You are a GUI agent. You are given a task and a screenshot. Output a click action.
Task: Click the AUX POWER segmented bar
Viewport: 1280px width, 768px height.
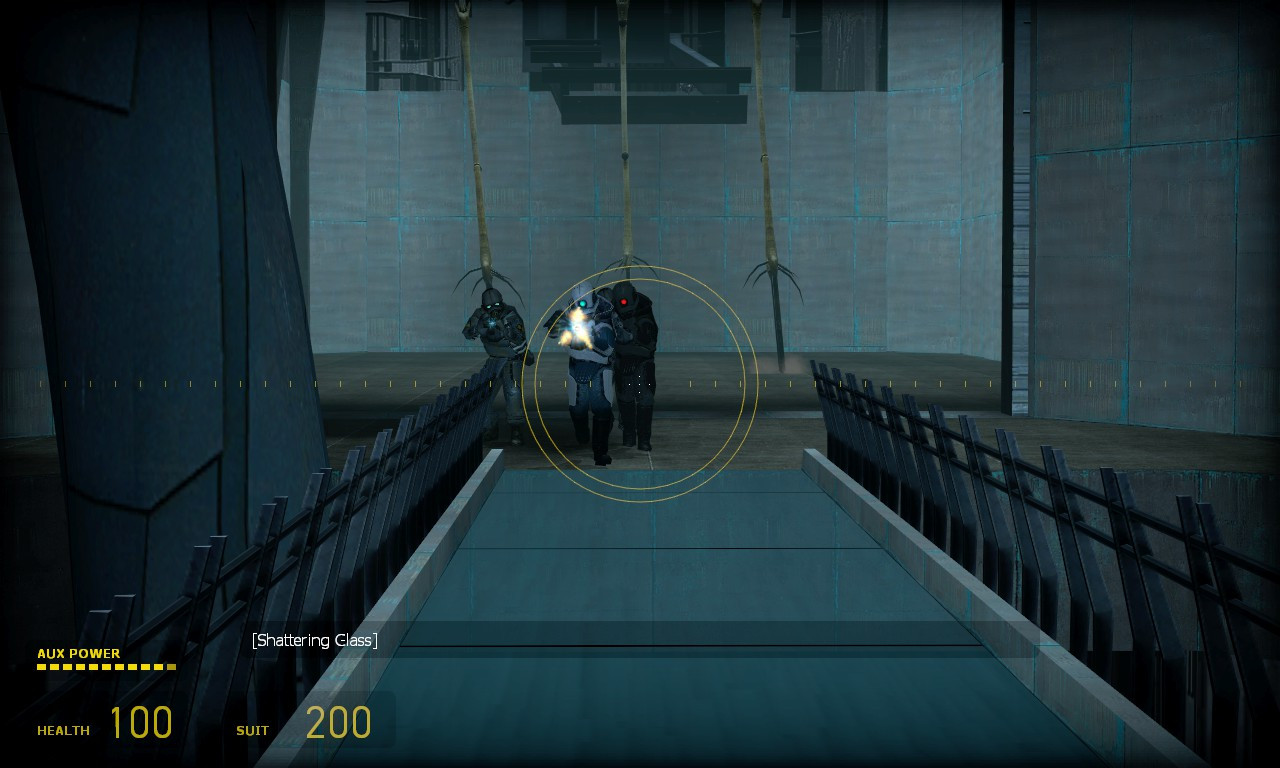pos(105,667)
